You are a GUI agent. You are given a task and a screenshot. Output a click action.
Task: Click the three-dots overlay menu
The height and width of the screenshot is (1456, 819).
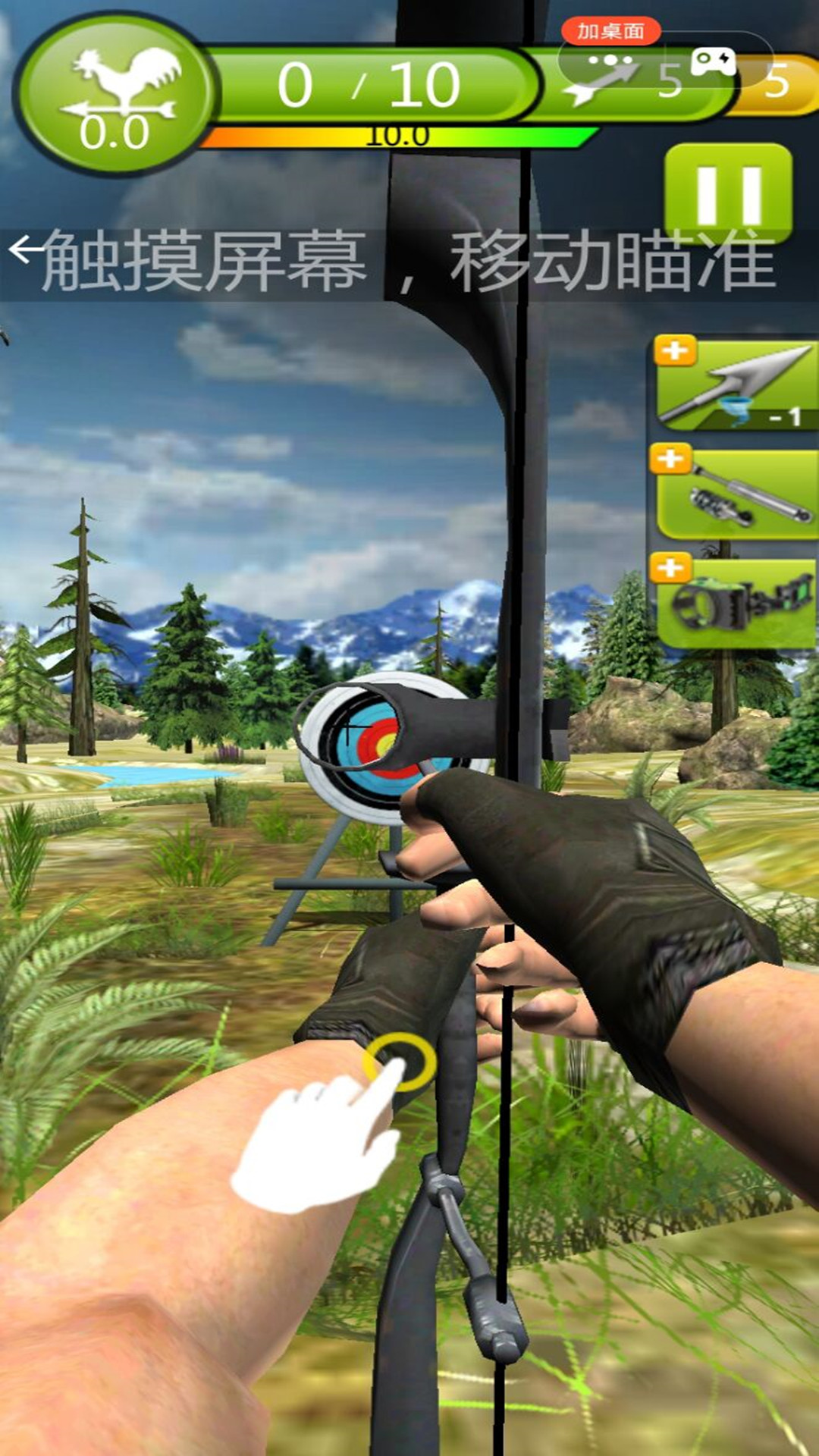click(610, 60)
